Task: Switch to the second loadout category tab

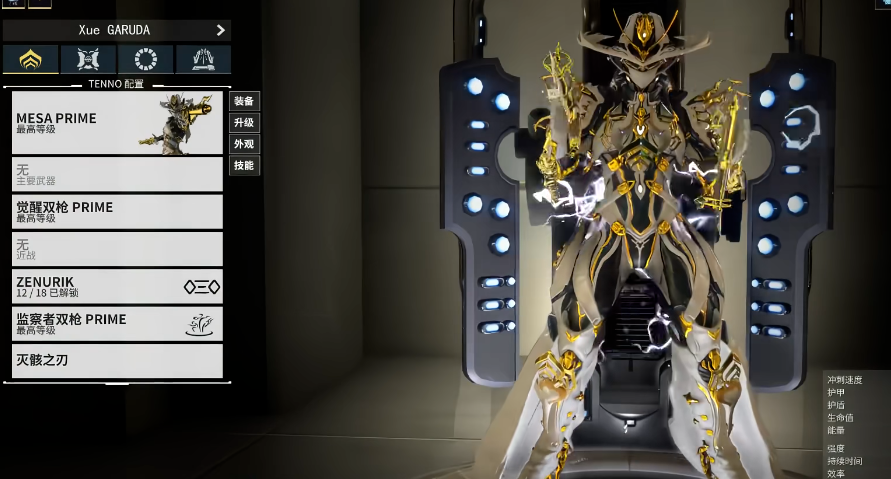Action: click(88, 59)
